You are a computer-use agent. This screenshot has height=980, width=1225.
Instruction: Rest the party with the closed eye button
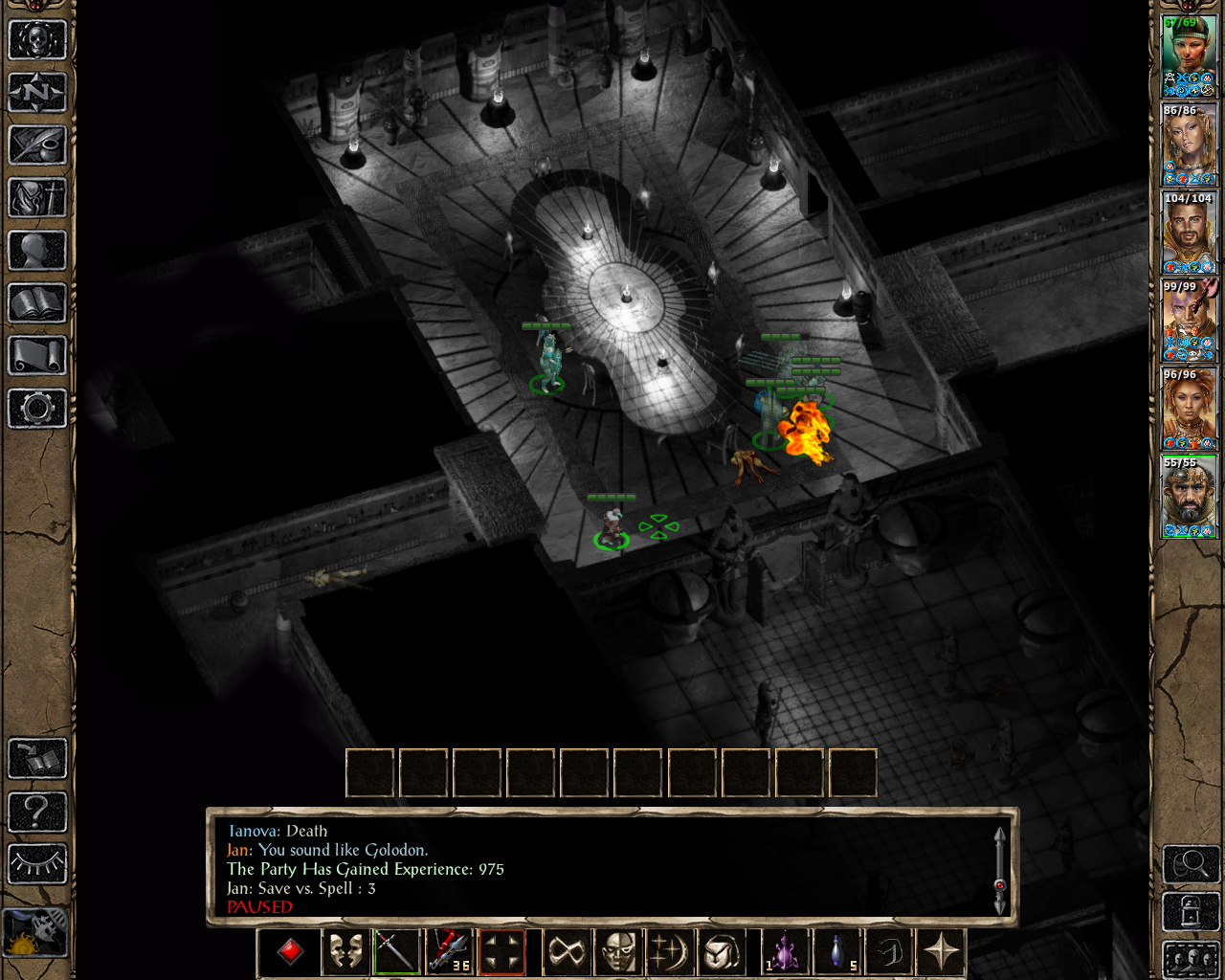(37, 863)
